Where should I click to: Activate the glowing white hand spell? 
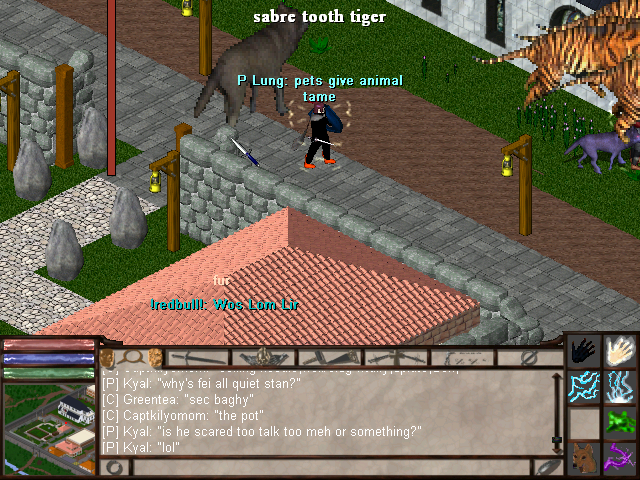[x=622, y=351]
